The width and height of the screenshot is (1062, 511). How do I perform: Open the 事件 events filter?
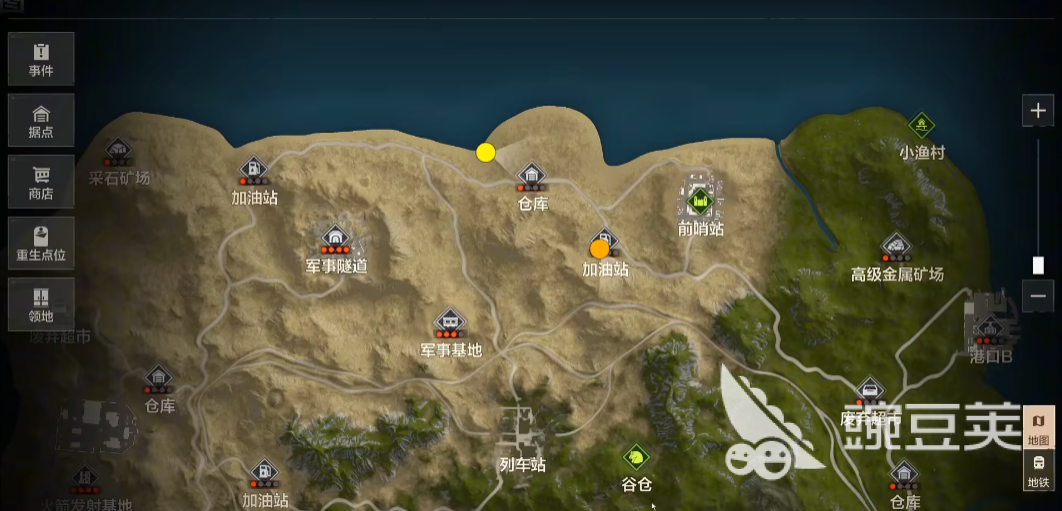tap(41, 59)
